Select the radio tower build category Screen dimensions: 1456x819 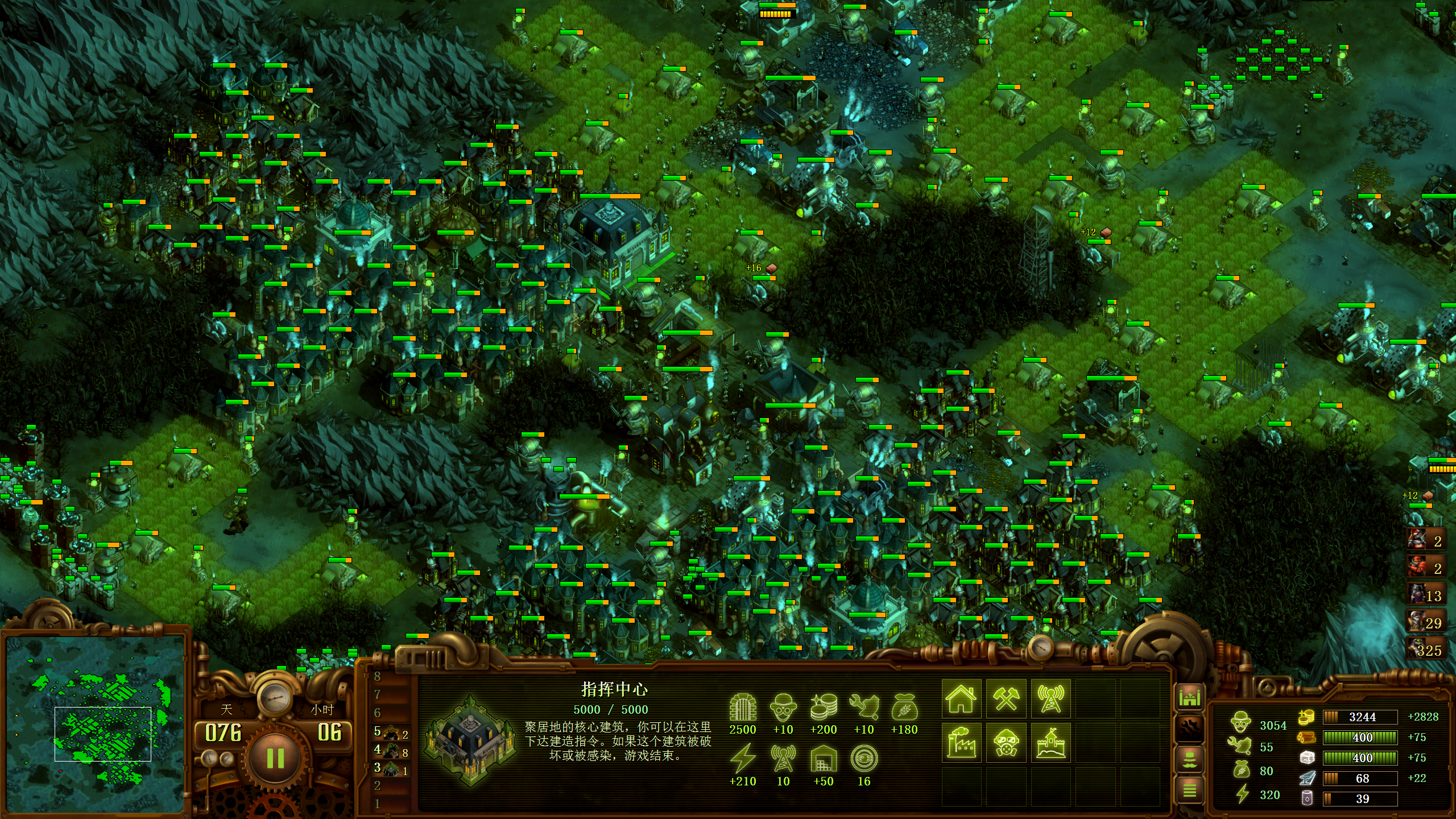tap(1050, 698)
